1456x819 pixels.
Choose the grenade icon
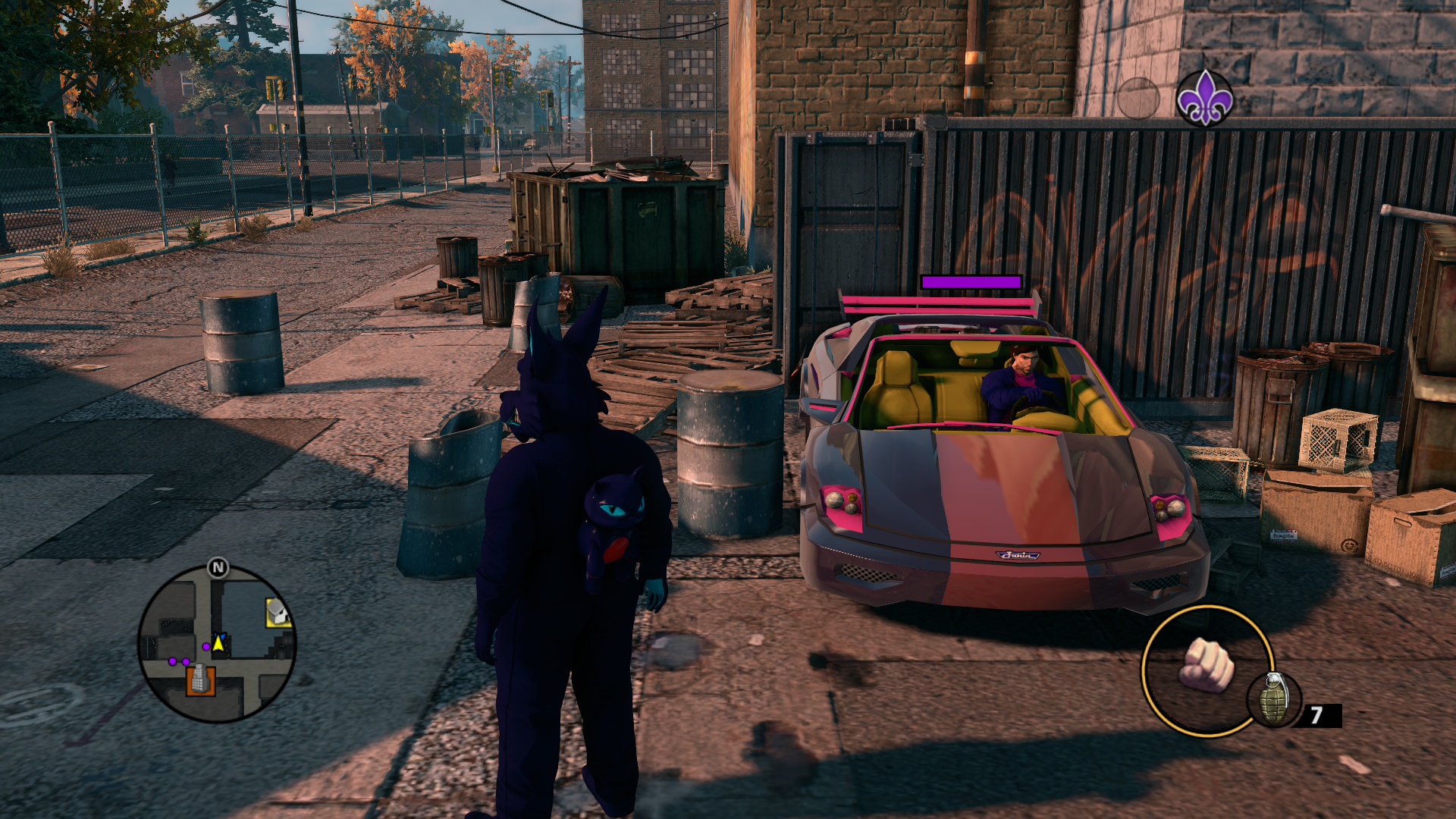(x=1274, y=698)
